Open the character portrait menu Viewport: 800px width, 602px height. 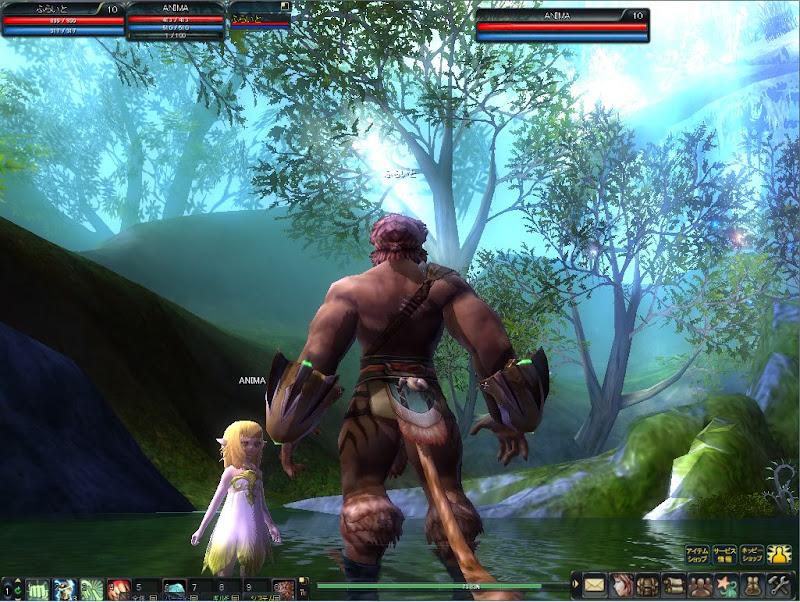pos(621,584)
